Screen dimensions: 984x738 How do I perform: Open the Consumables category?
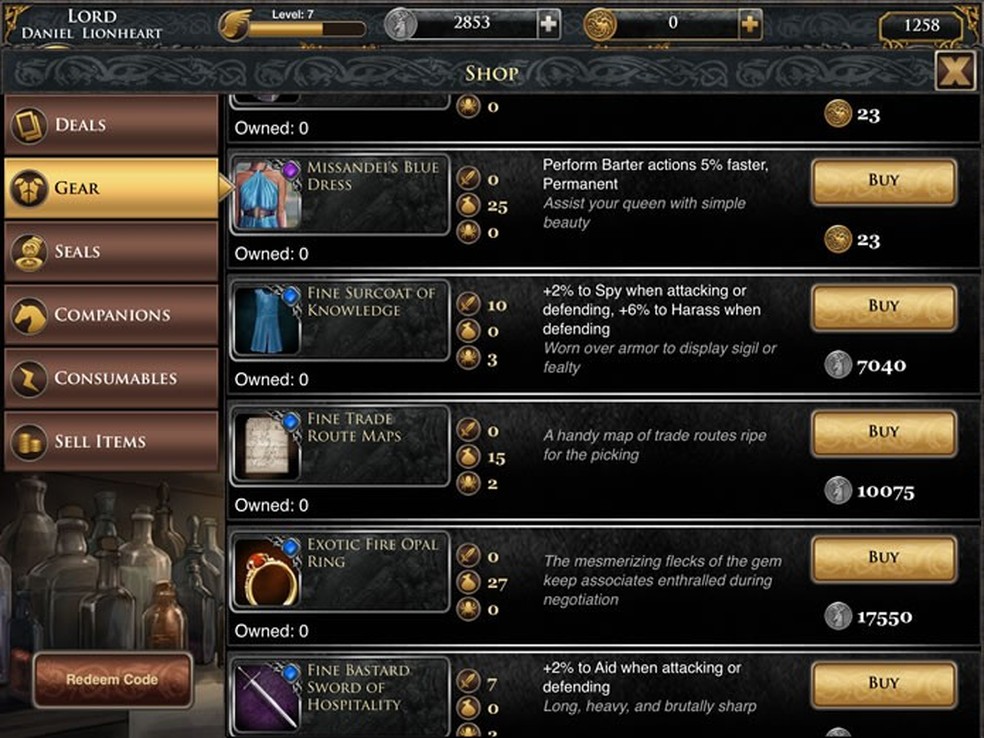coord(111,378)
